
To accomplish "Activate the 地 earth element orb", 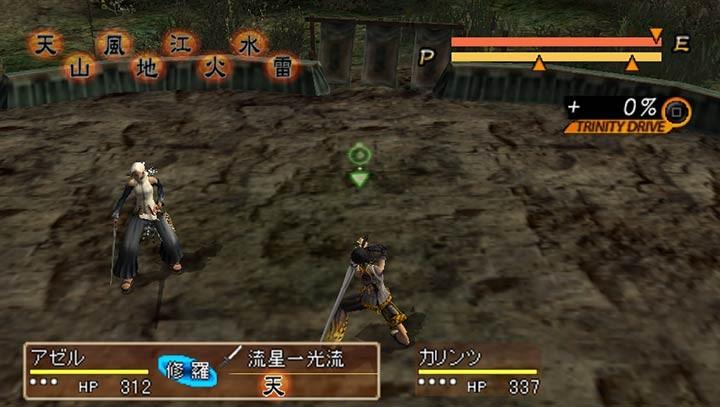I will click(x=146, y=68).
